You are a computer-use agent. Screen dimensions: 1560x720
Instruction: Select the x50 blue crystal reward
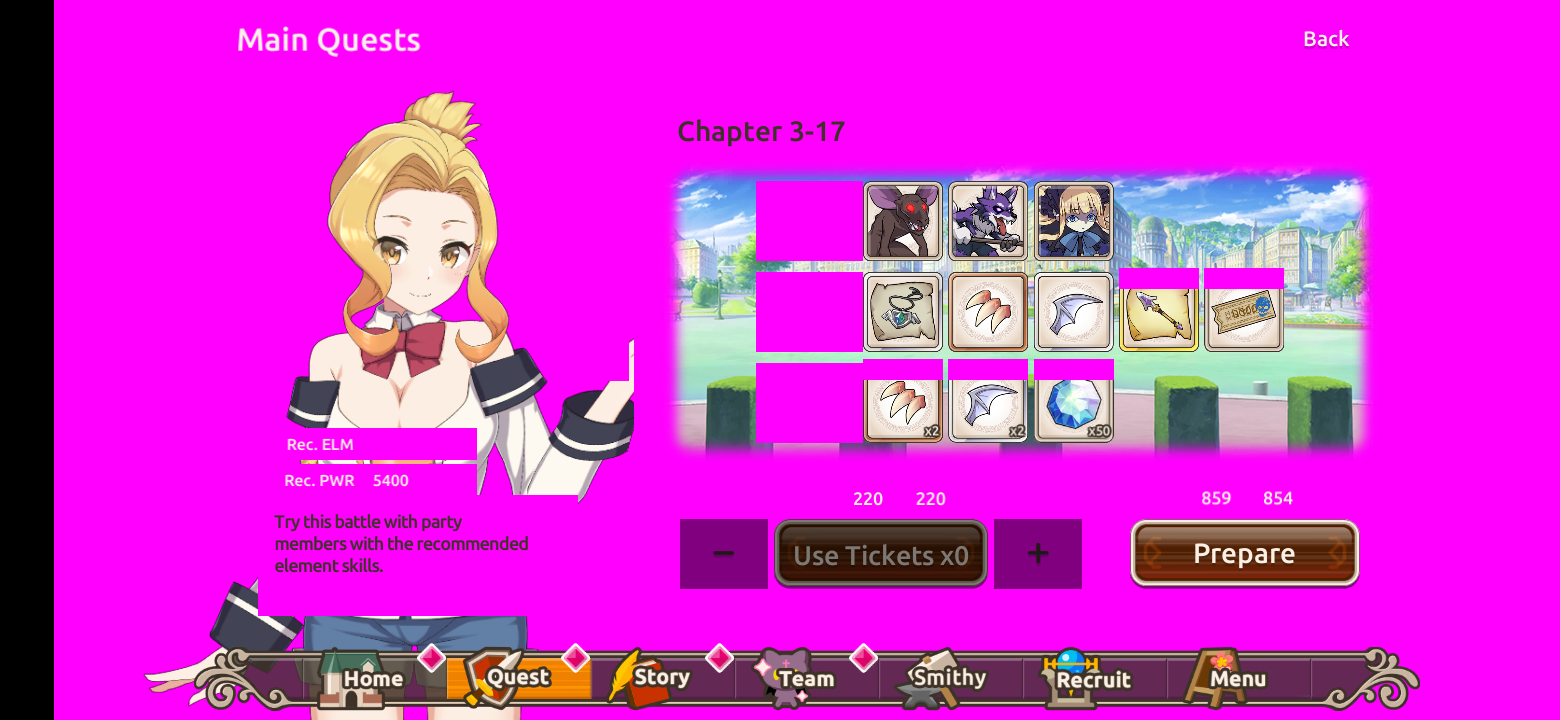click(1073, 405)
